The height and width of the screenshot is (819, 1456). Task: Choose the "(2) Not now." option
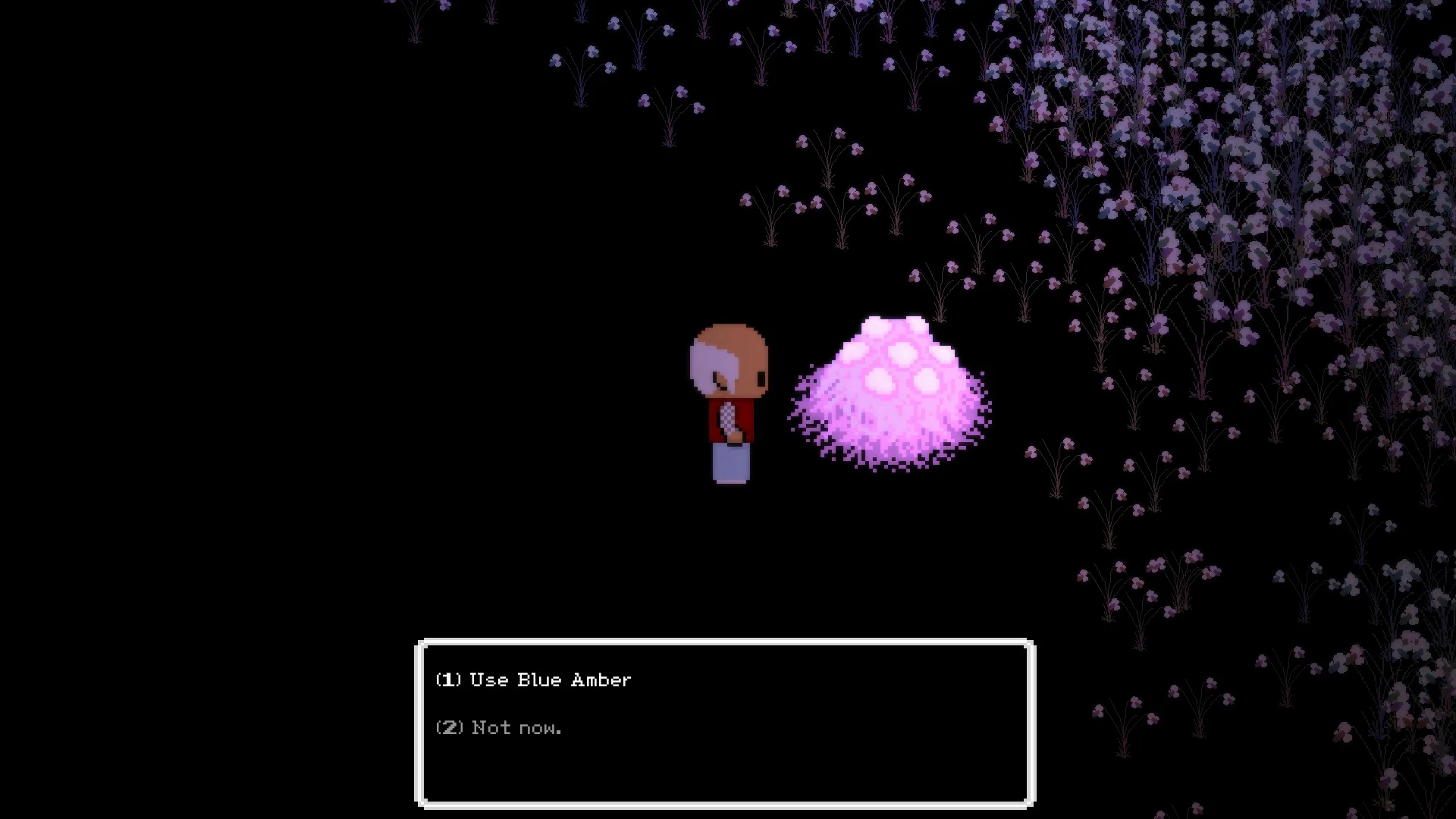coord(498,727)
